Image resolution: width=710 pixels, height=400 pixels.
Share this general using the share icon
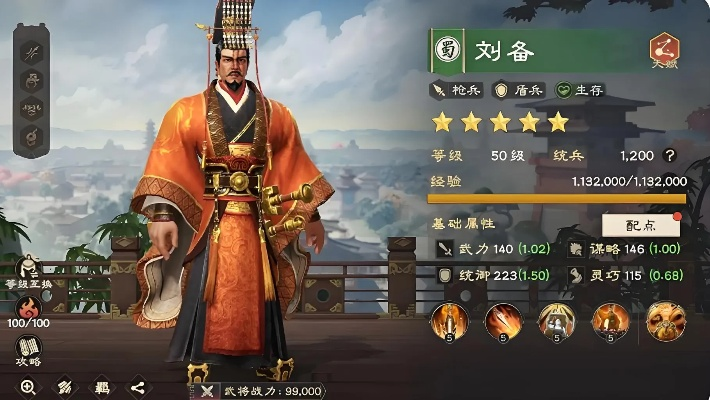pos(138,387)
